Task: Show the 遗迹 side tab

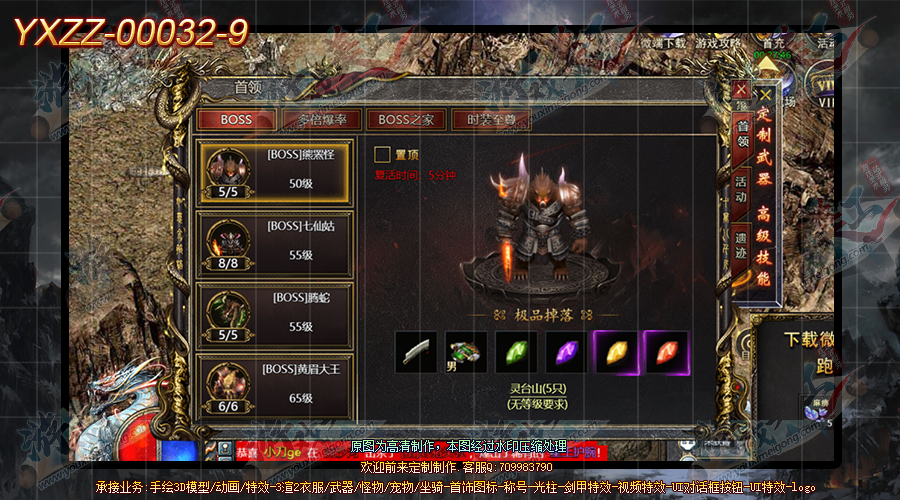Action: [x=741, y=246]
